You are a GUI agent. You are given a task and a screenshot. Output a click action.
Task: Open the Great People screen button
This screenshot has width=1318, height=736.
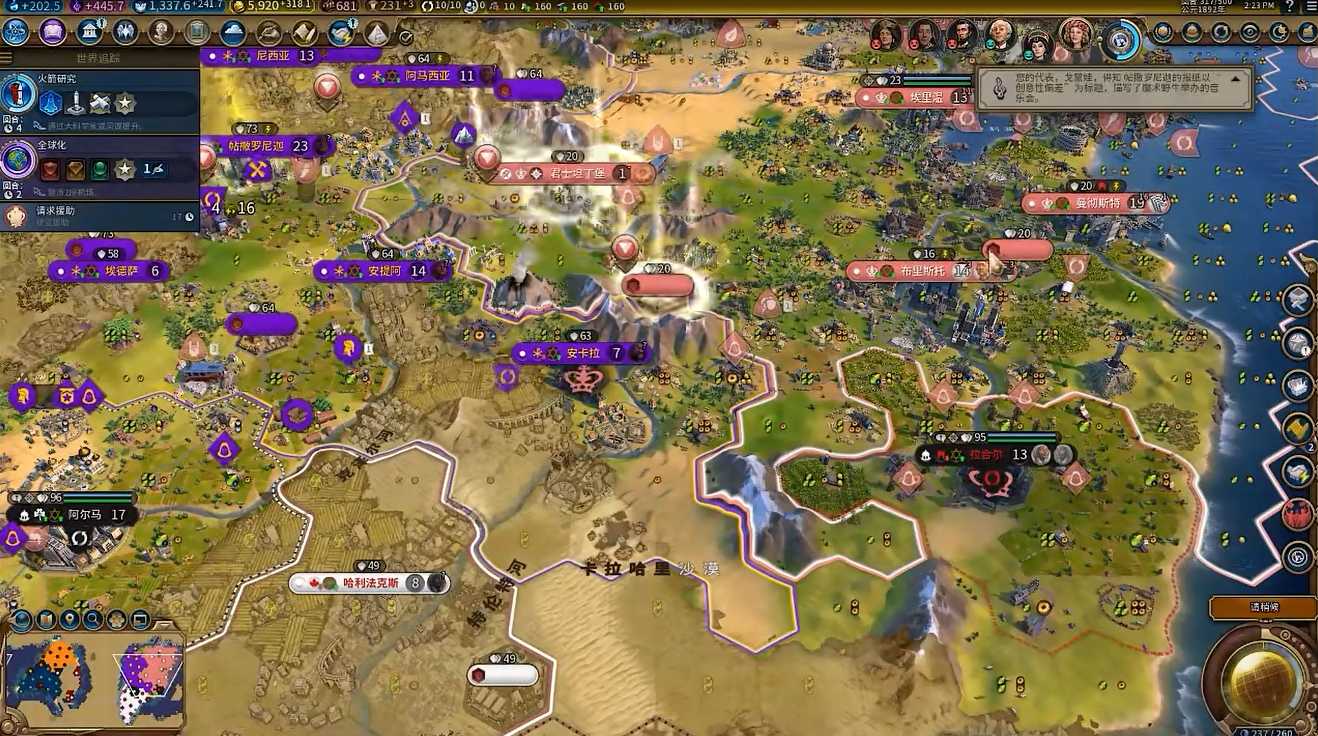point(161,32)
